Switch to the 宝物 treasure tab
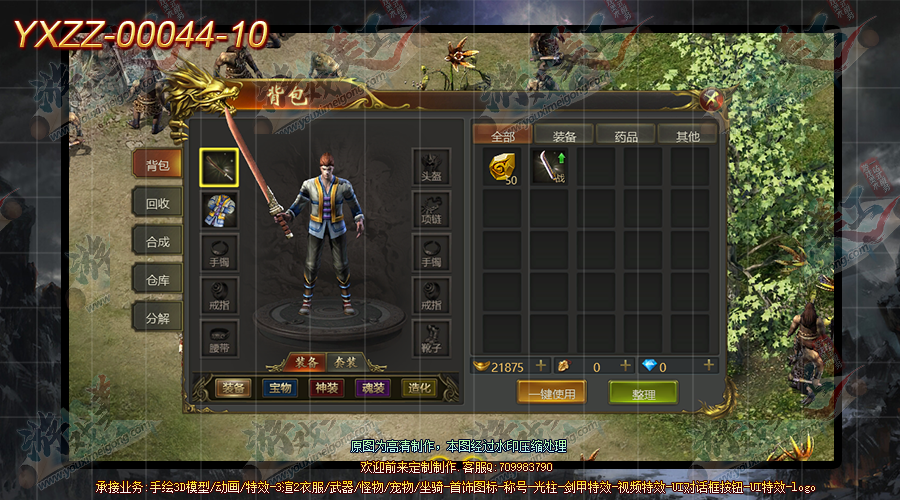The image size is (900, 500). 279,388
